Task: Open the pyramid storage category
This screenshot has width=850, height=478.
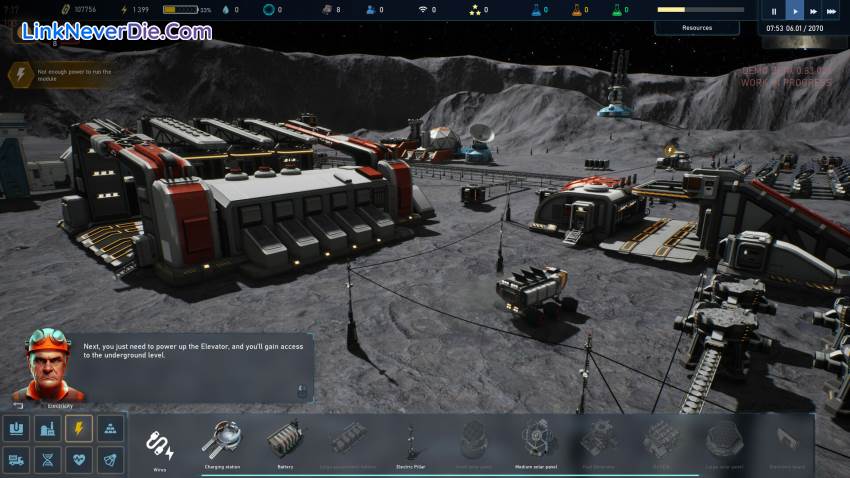Action: pyautogui.click(x=110, y=429)
